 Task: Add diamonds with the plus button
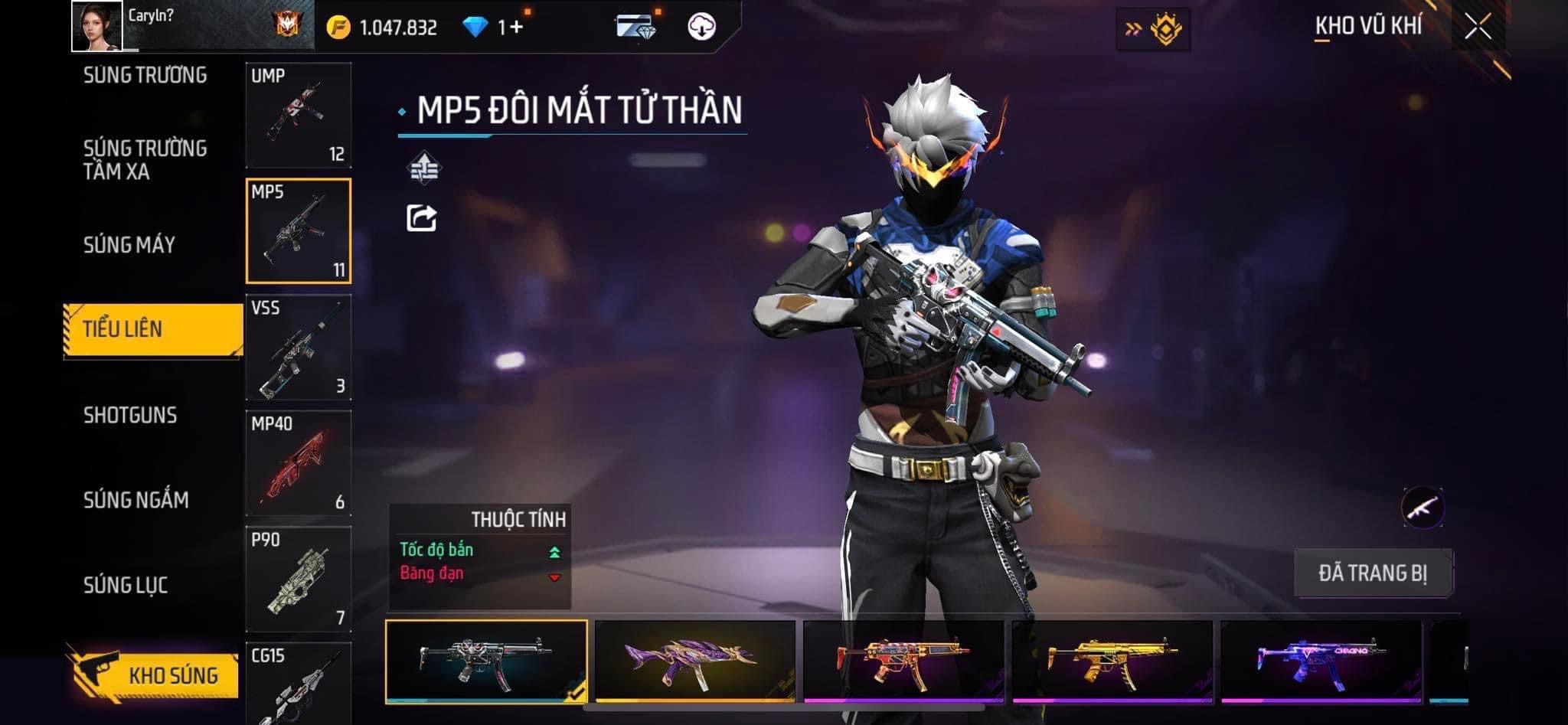(516, 28)
